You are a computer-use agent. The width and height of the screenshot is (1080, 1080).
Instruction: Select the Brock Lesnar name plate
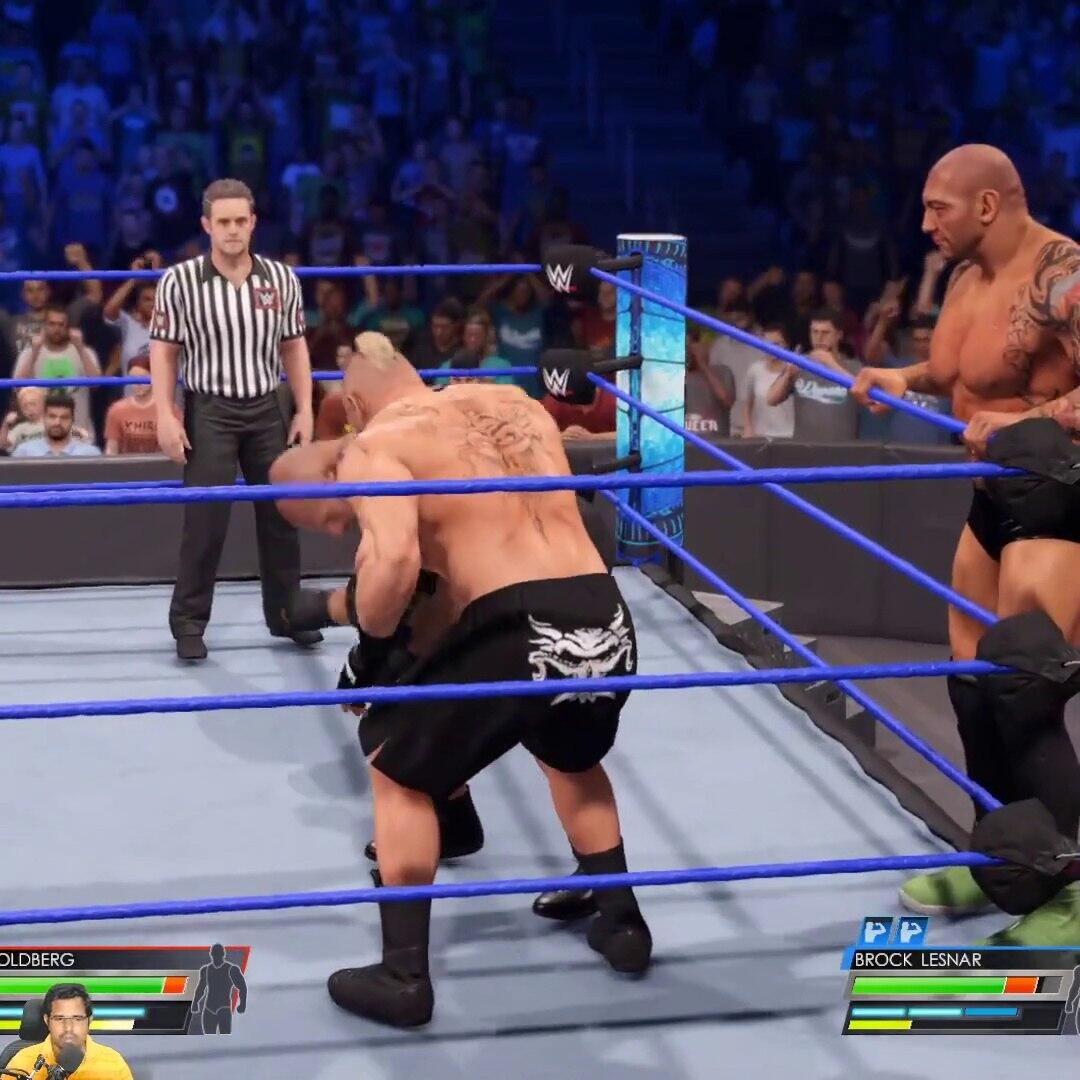(x=920, y=959)
